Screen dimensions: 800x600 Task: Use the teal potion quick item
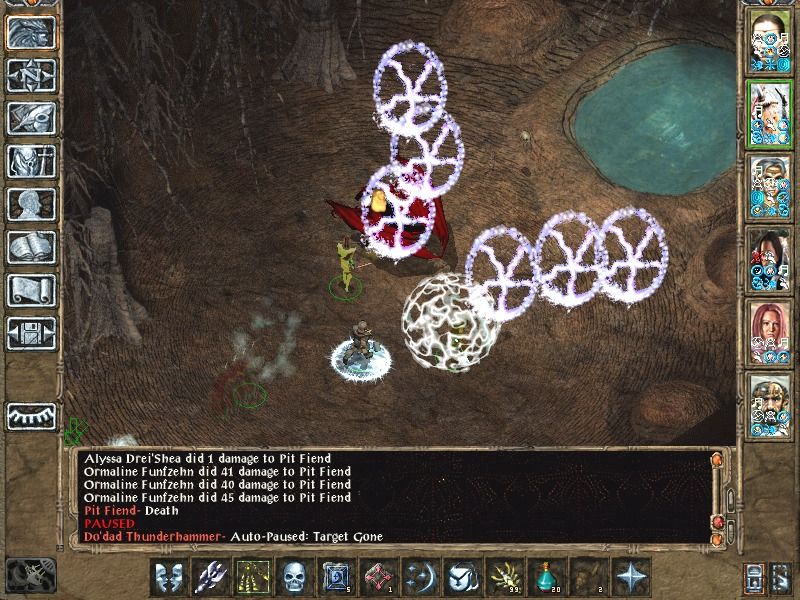[545, 577]
